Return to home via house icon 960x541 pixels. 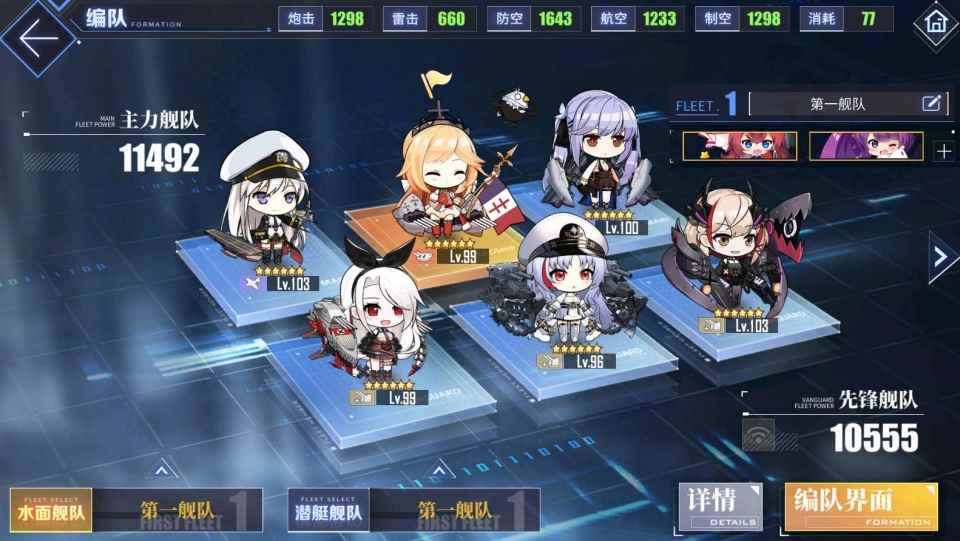(x=936, y=20)
